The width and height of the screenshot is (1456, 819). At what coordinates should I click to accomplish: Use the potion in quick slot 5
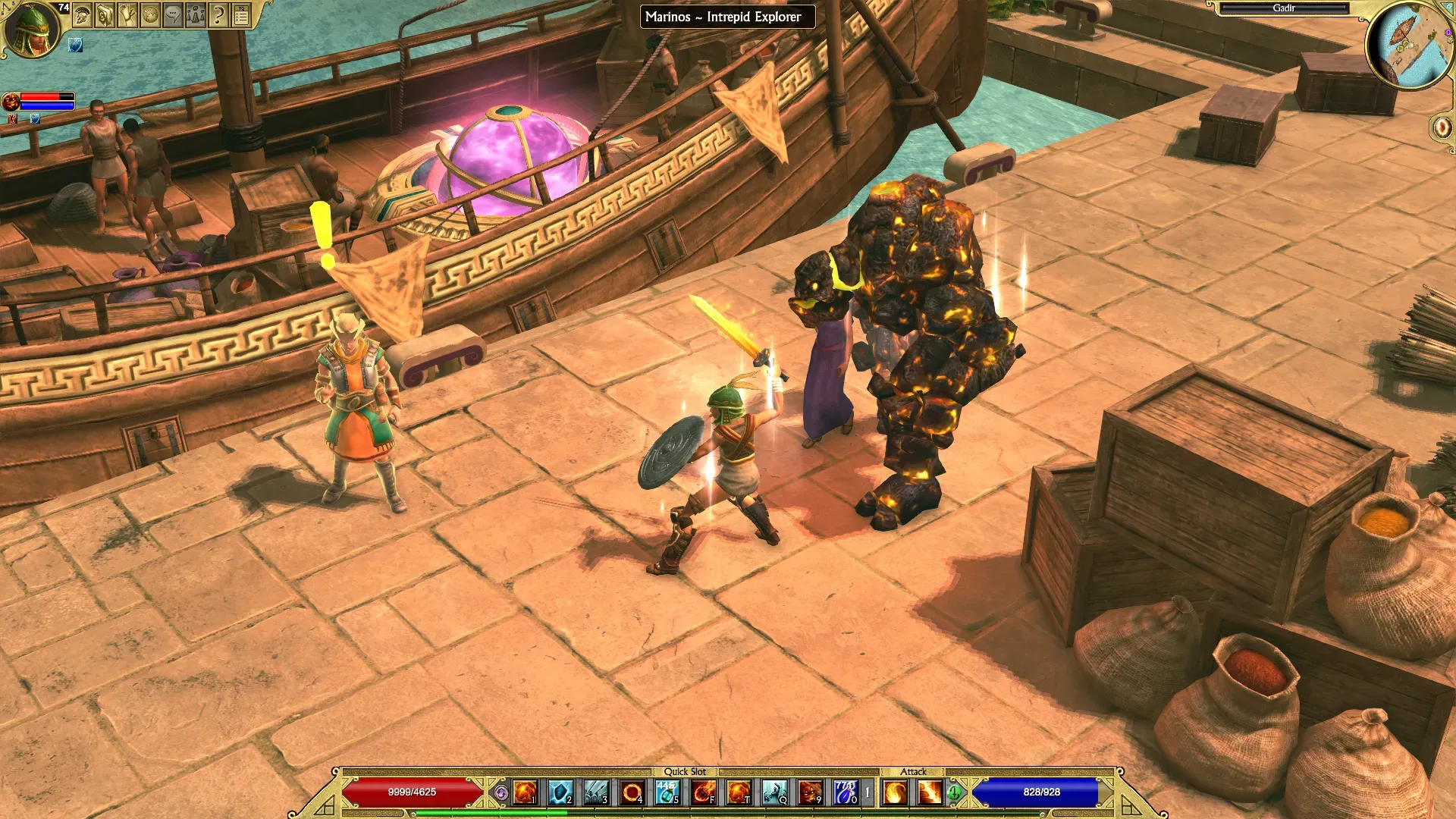click(x=667, y=792)
